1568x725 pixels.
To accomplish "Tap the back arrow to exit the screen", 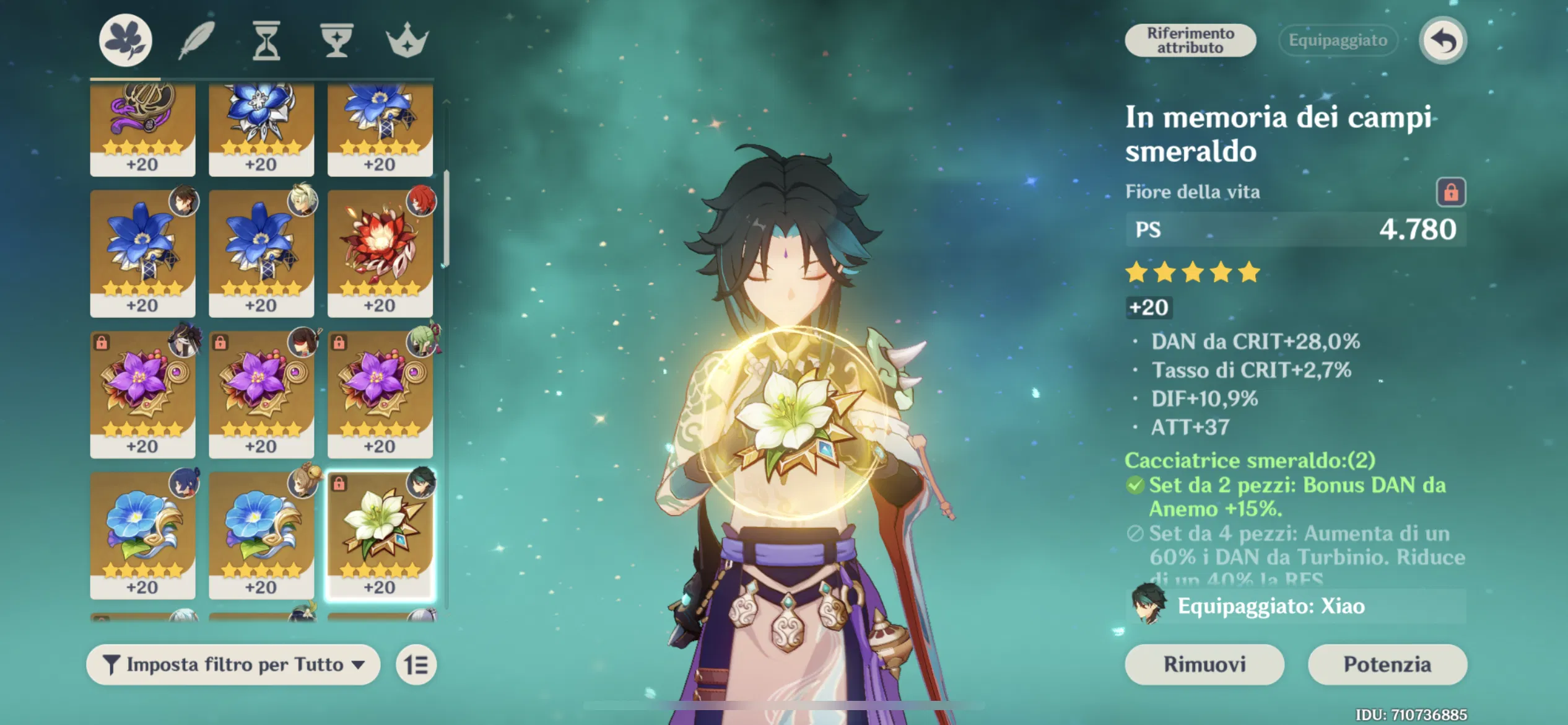I will click(x=1443, y=39).
